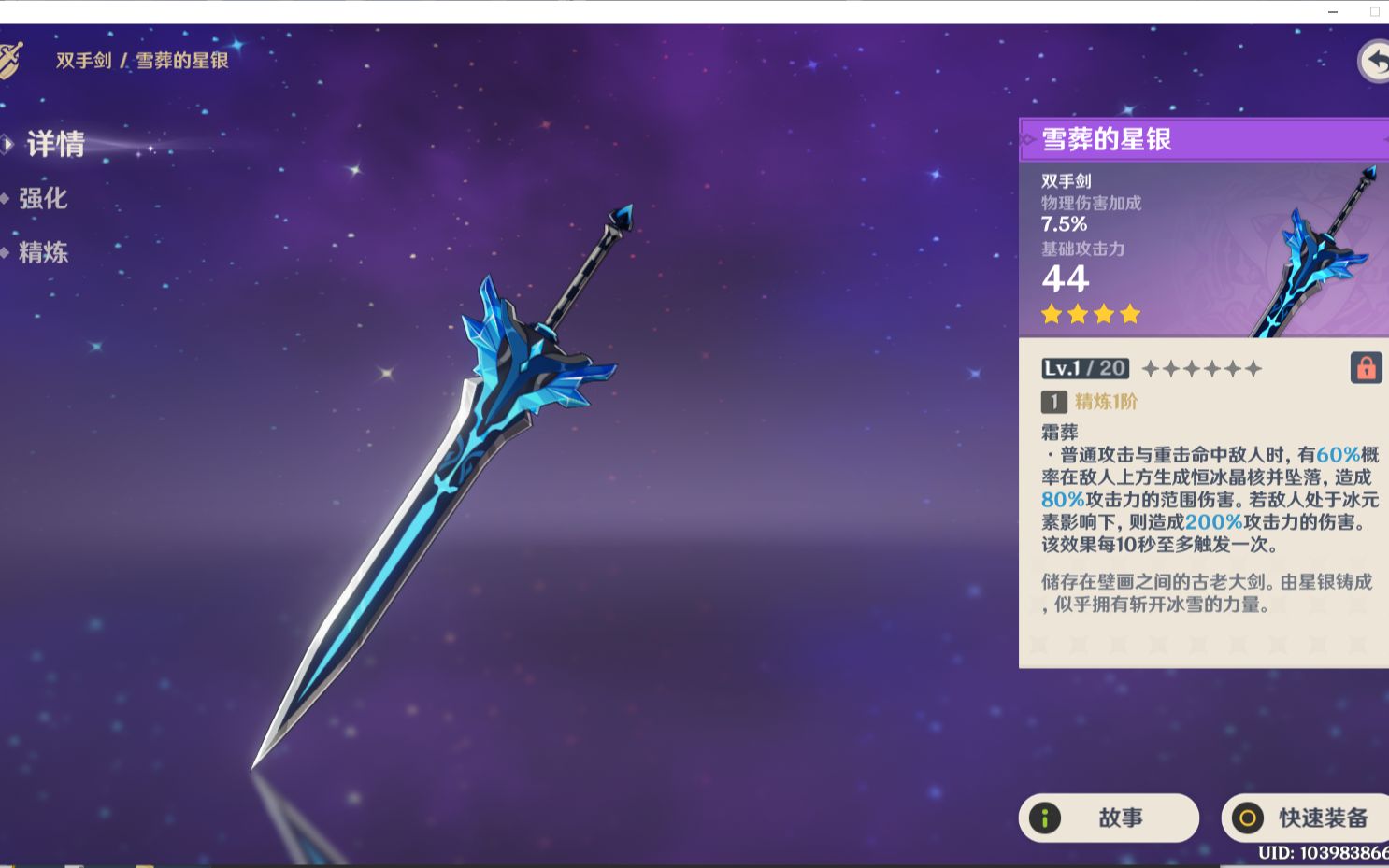
Task: Click the four-star rating row under 基础攻击力
Action: point(1089,315)
